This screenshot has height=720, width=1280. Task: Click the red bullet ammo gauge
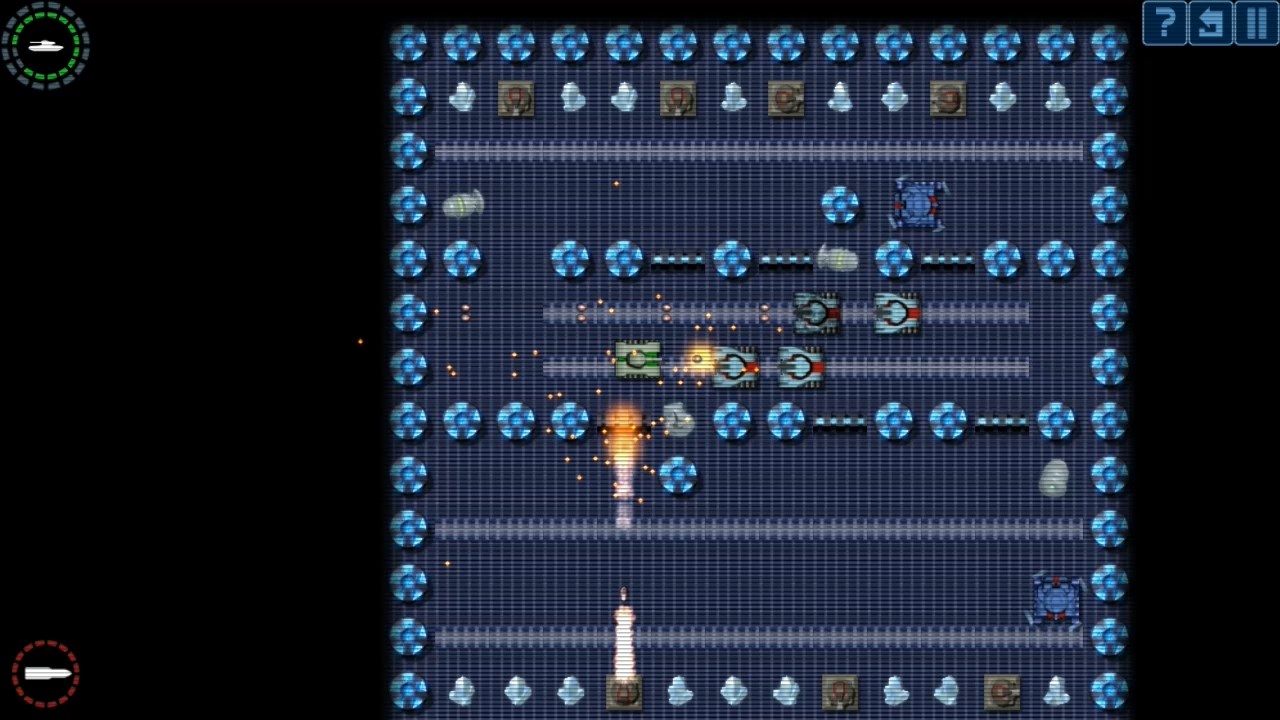[45, 672]
